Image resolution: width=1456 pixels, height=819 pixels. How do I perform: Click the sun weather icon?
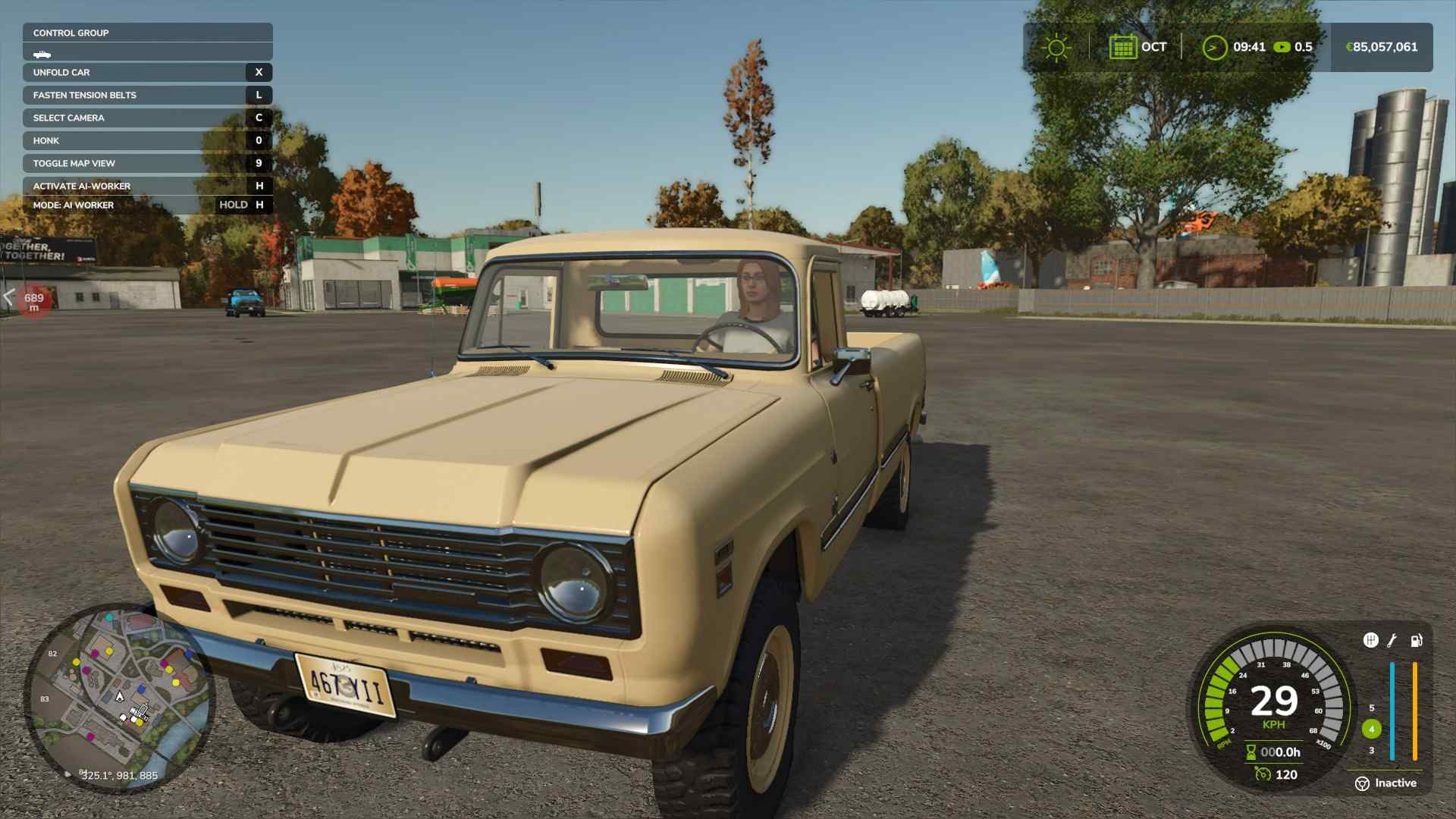pyautogui.click(x=1056, y=48)
